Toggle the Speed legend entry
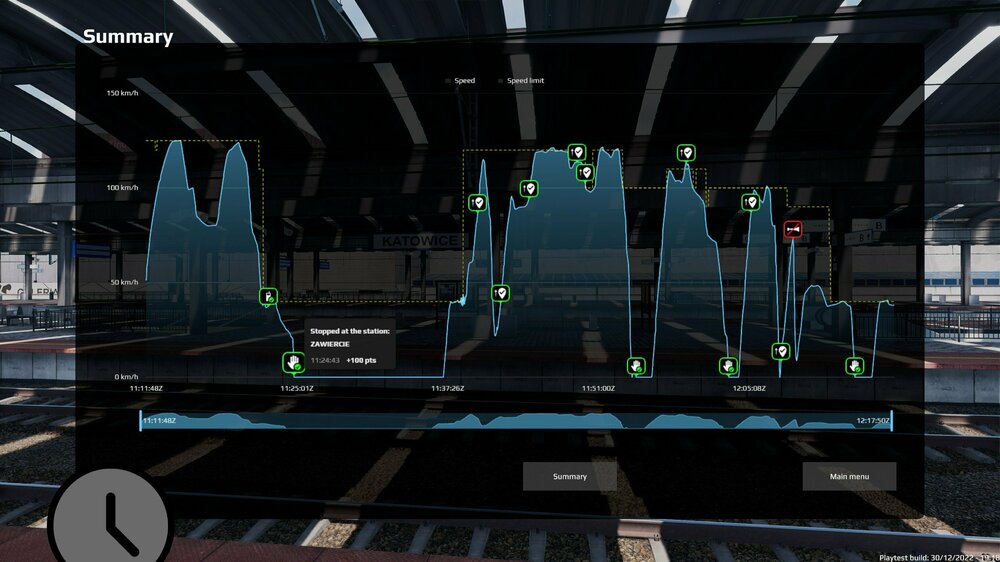This screenshot has width=1000, height=562. click(x=459, y=80)
